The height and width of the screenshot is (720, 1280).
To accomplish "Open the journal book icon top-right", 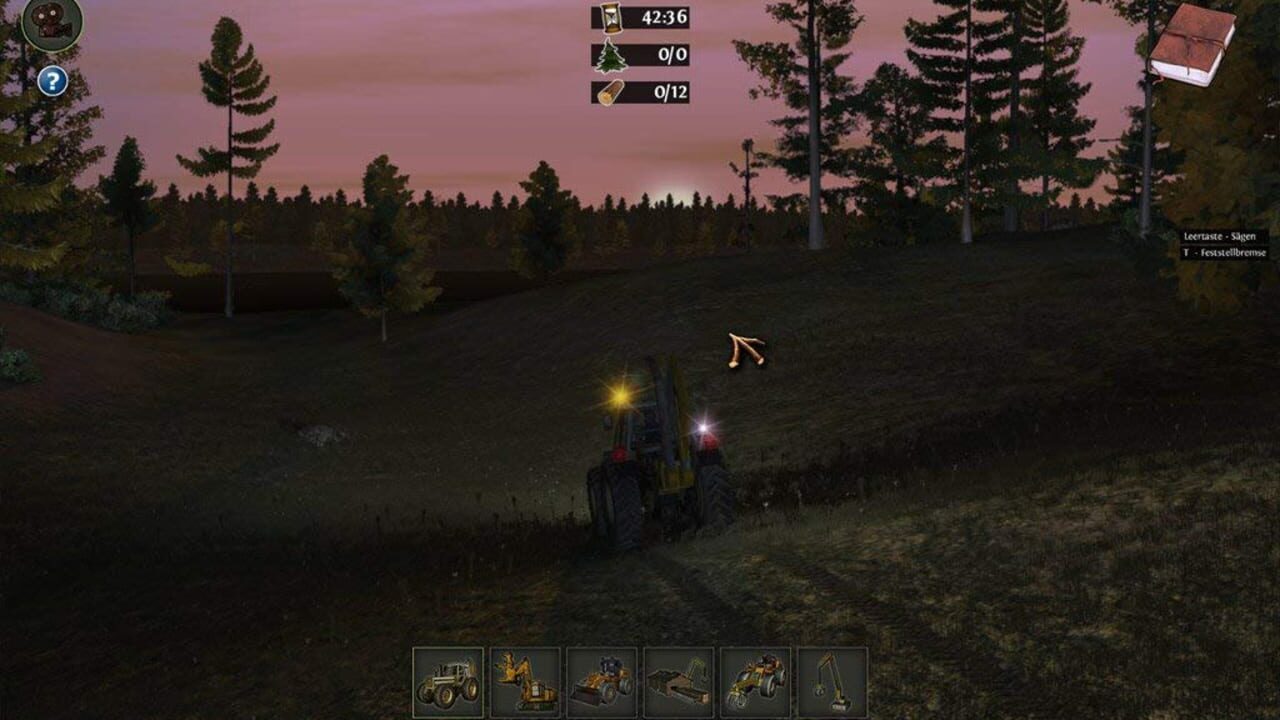I will click(x=1193, y=44).
